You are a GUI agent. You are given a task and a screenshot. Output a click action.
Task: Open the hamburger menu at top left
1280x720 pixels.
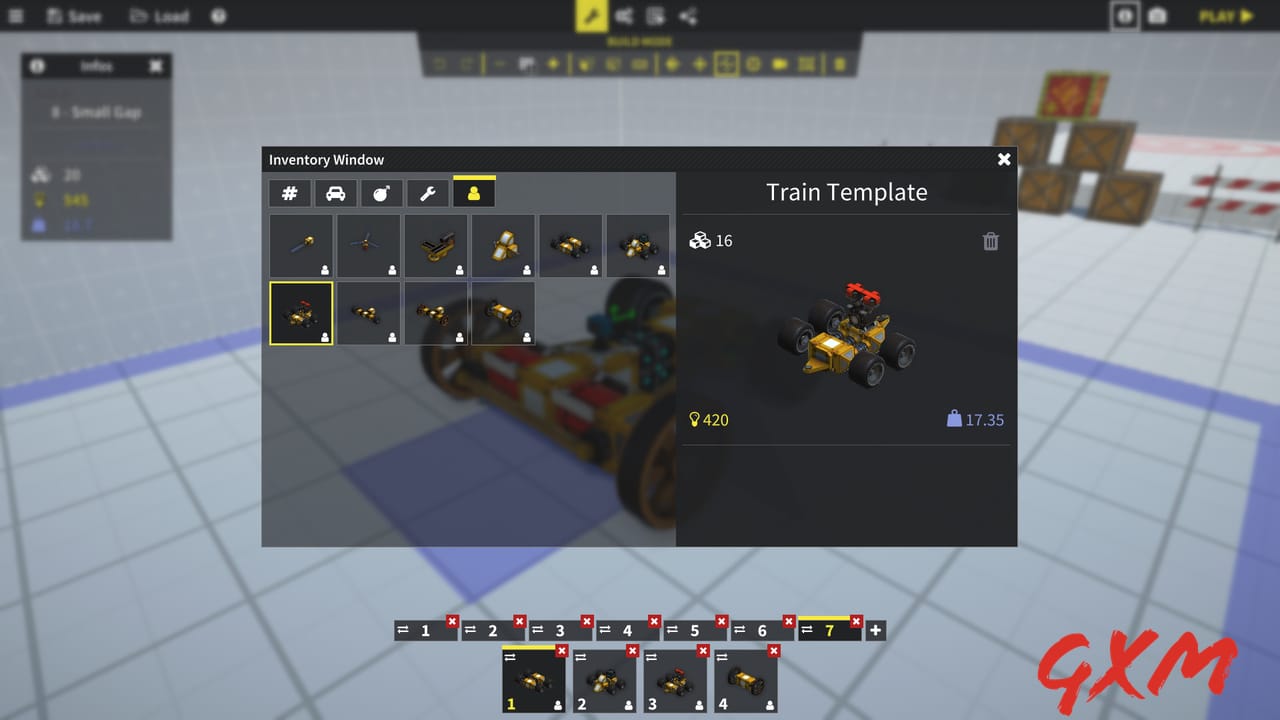point(15,16)
